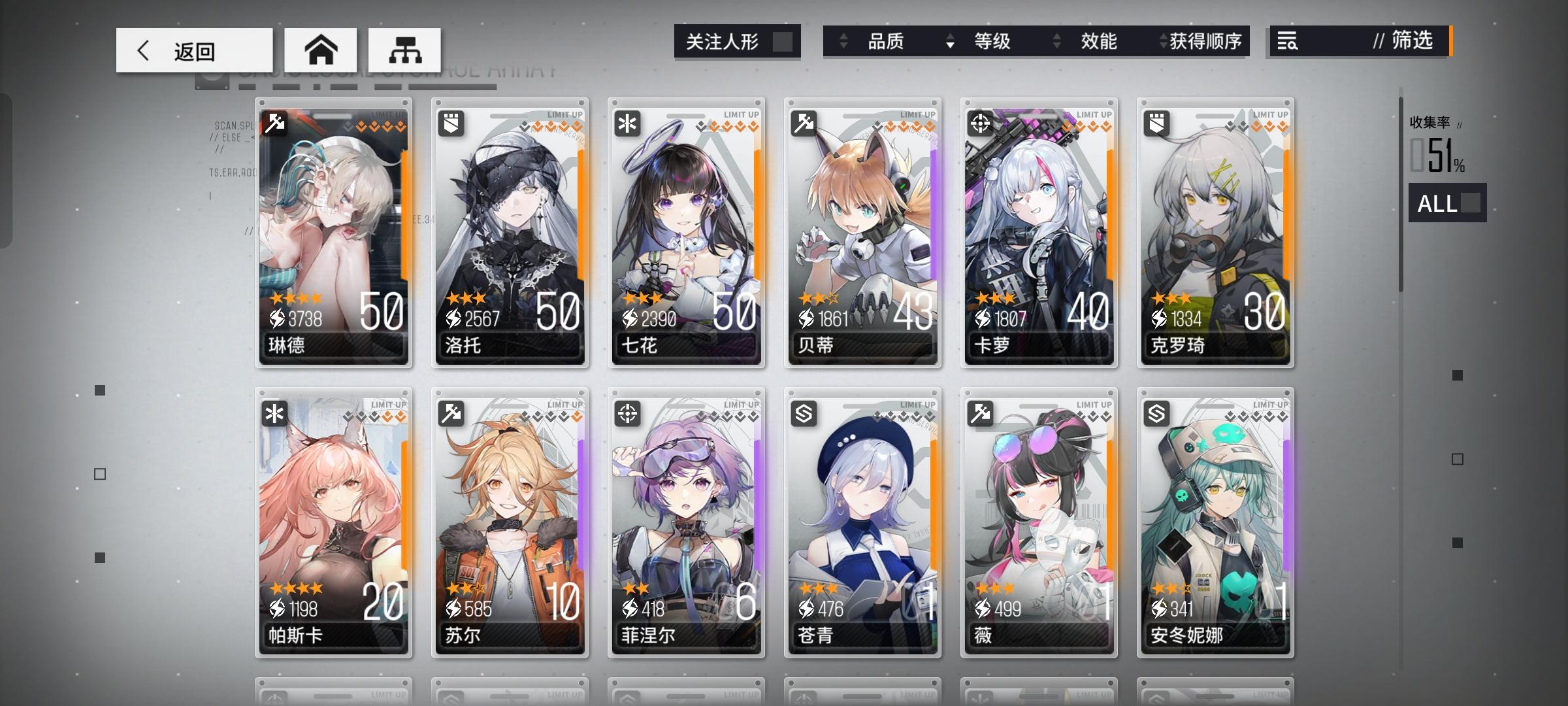This screenshot has height=706, width=1568.
Task: Open 帕斯卡's character card thumbnail
Action: pyautogui.click(x=333, y=523)
